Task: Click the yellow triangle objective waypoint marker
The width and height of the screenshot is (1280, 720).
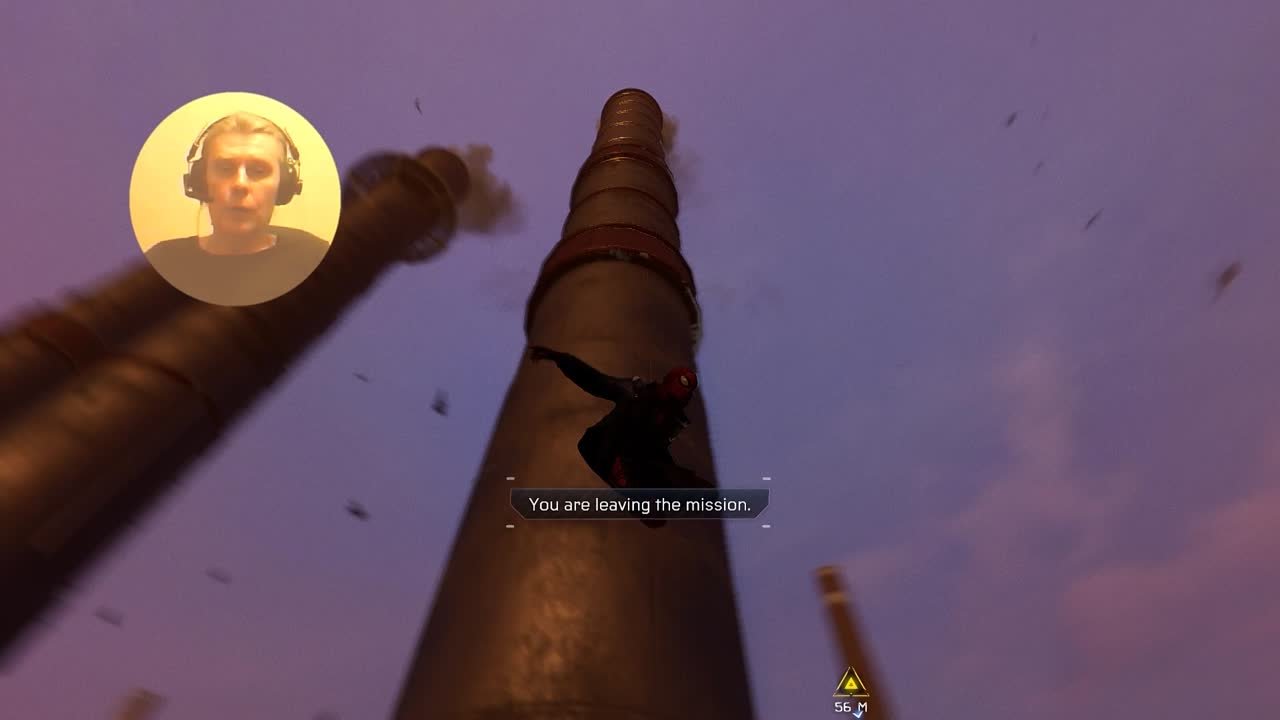Action: pyautogui.click(x=850, y=684)
